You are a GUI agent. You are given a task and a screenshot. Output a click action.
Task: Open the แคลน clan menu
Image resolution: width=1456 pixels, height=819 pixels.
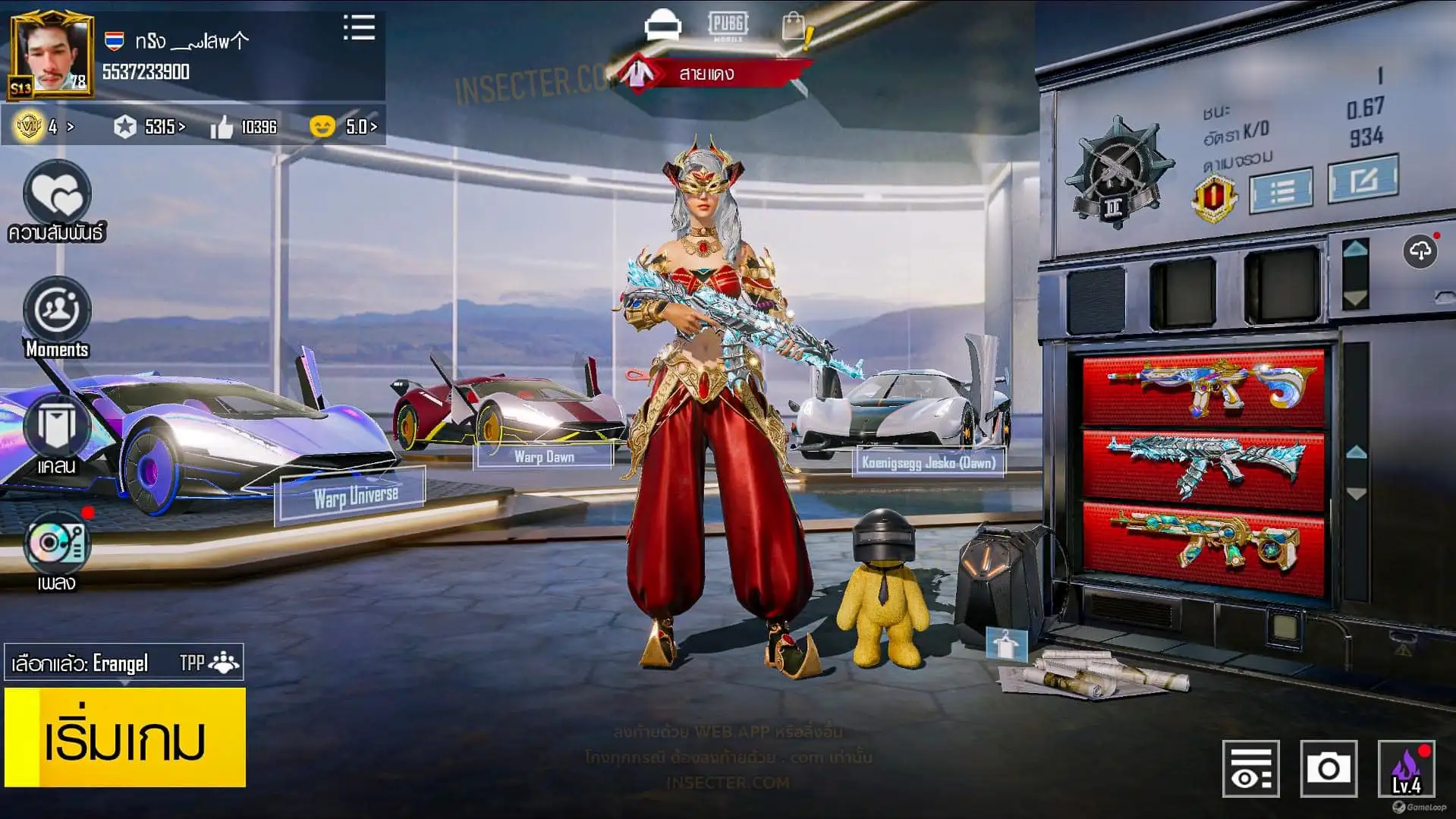tap(57, 429)
